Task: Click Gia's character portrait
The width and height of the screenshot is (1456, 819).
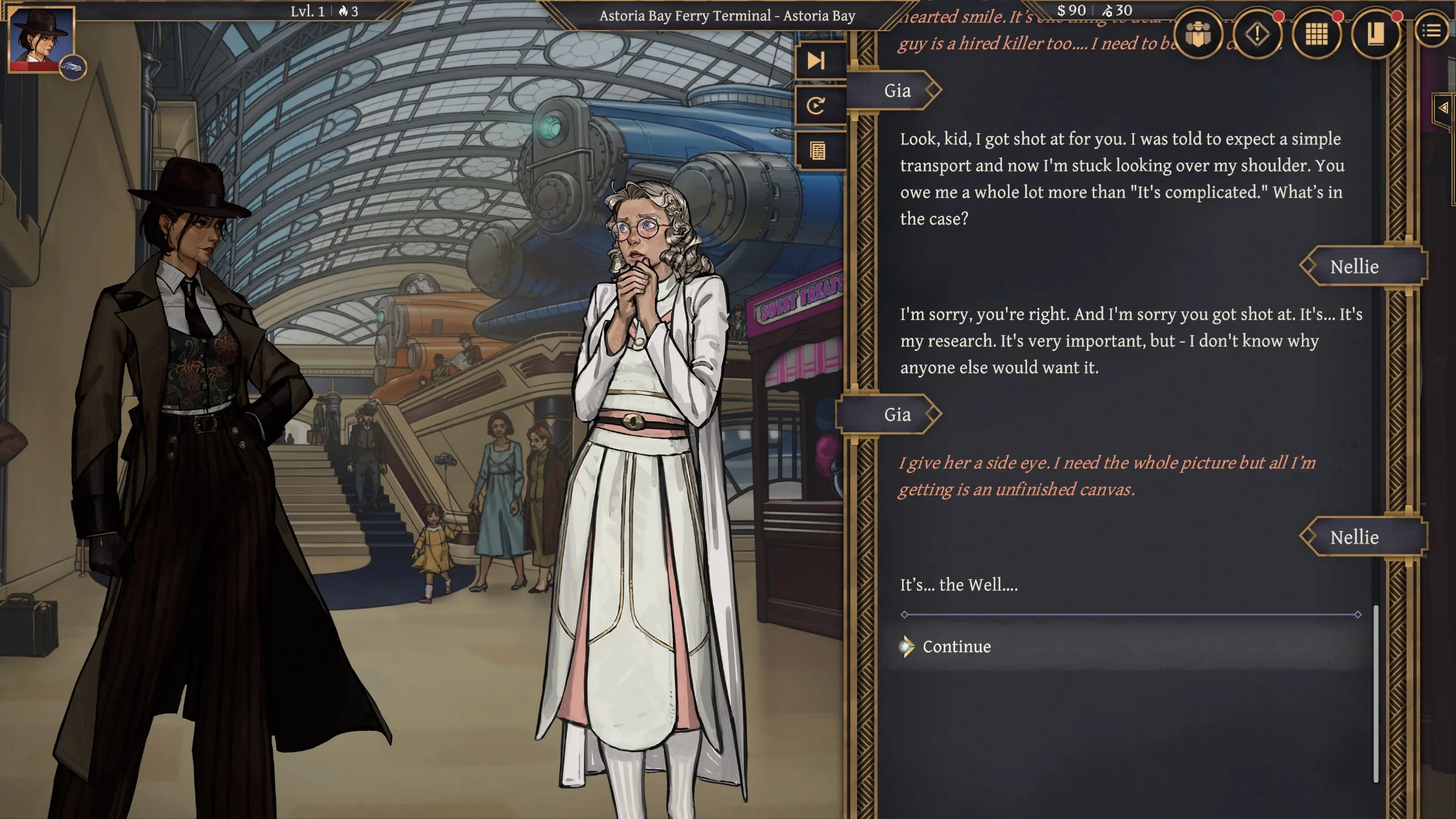Action: click(x=42, y=39)
